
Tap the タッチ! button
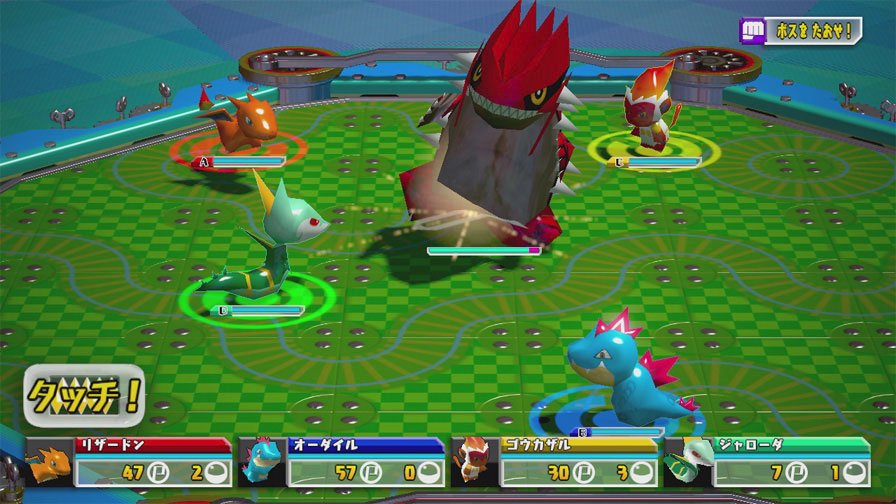coord(86,396)
